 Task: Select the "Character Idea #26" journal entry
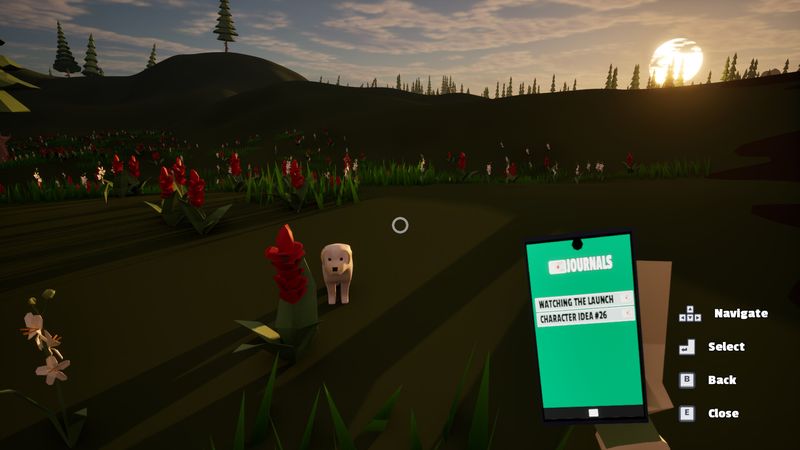[x=584, y=317]
